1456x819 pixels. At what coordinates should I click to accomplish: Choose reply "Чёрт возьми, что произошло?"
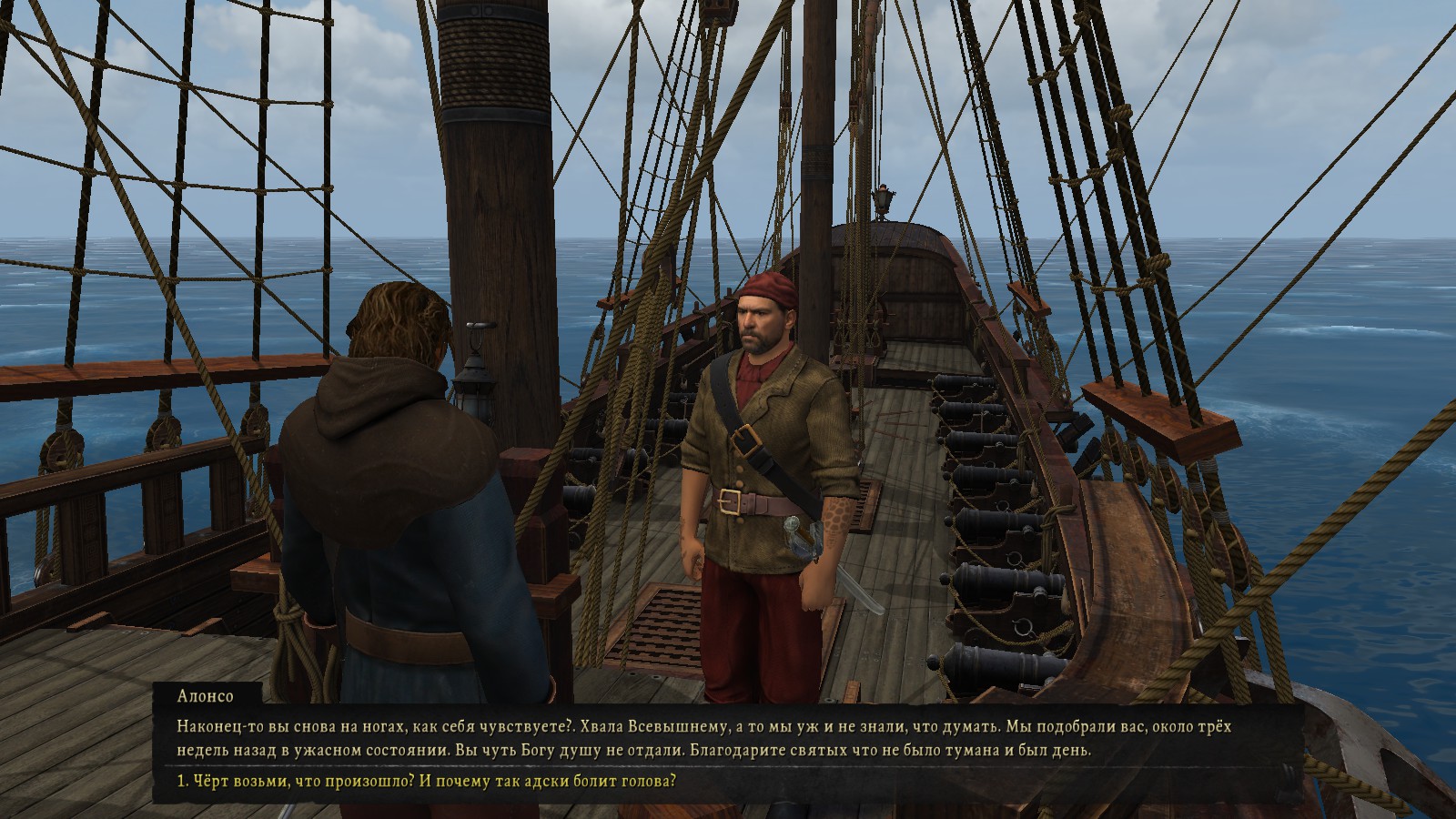[426, 782]
